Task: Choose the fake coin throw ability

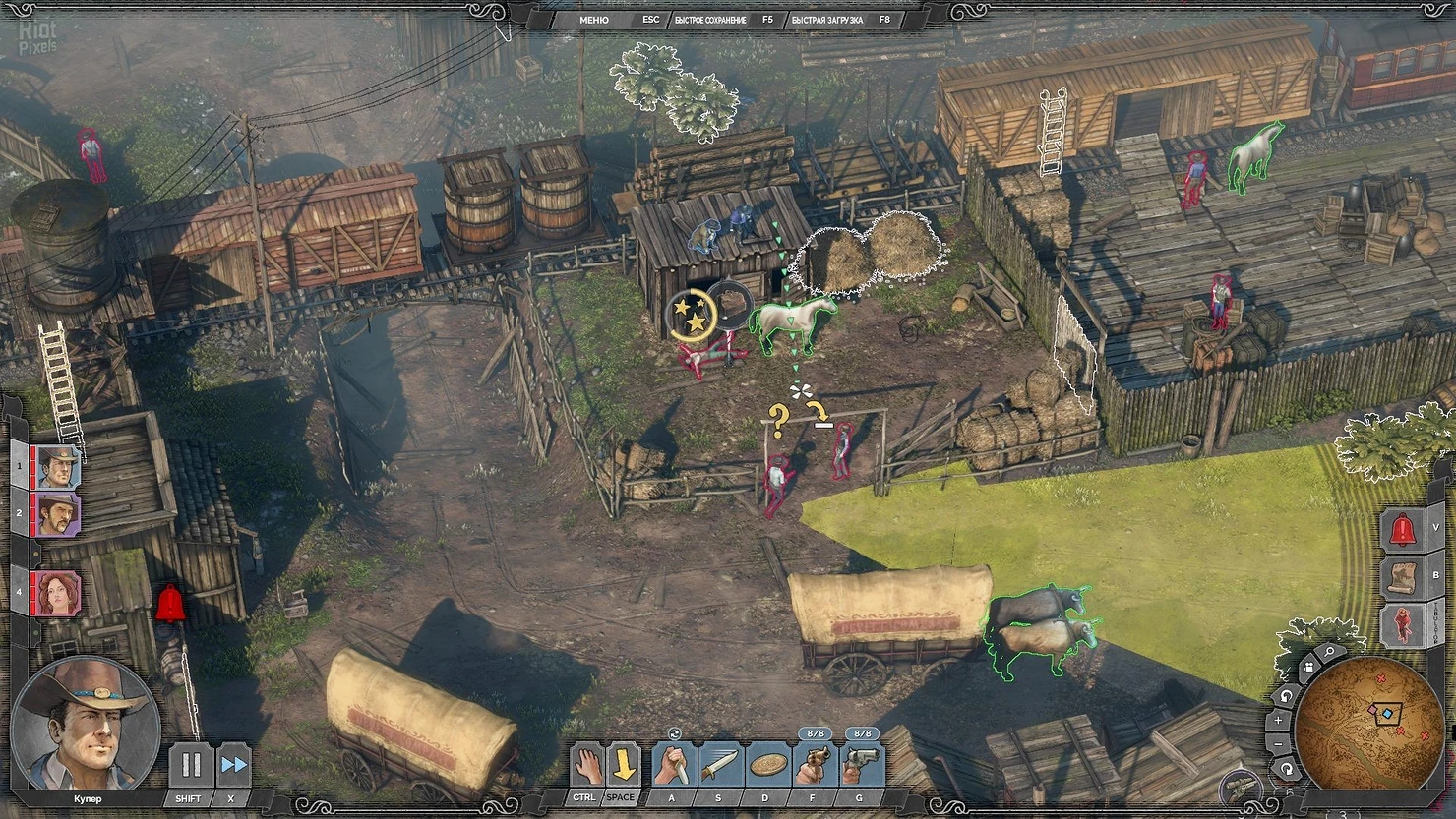Action: click(766, 765)
